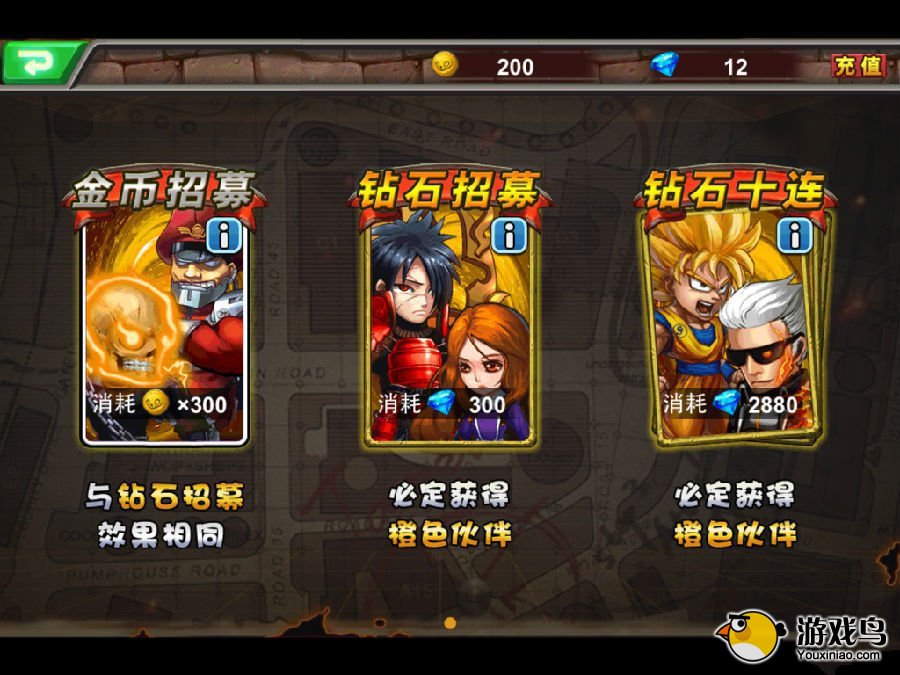
Task: Open info for the 钻石十连 card
Action: click(x=795, y=236)
